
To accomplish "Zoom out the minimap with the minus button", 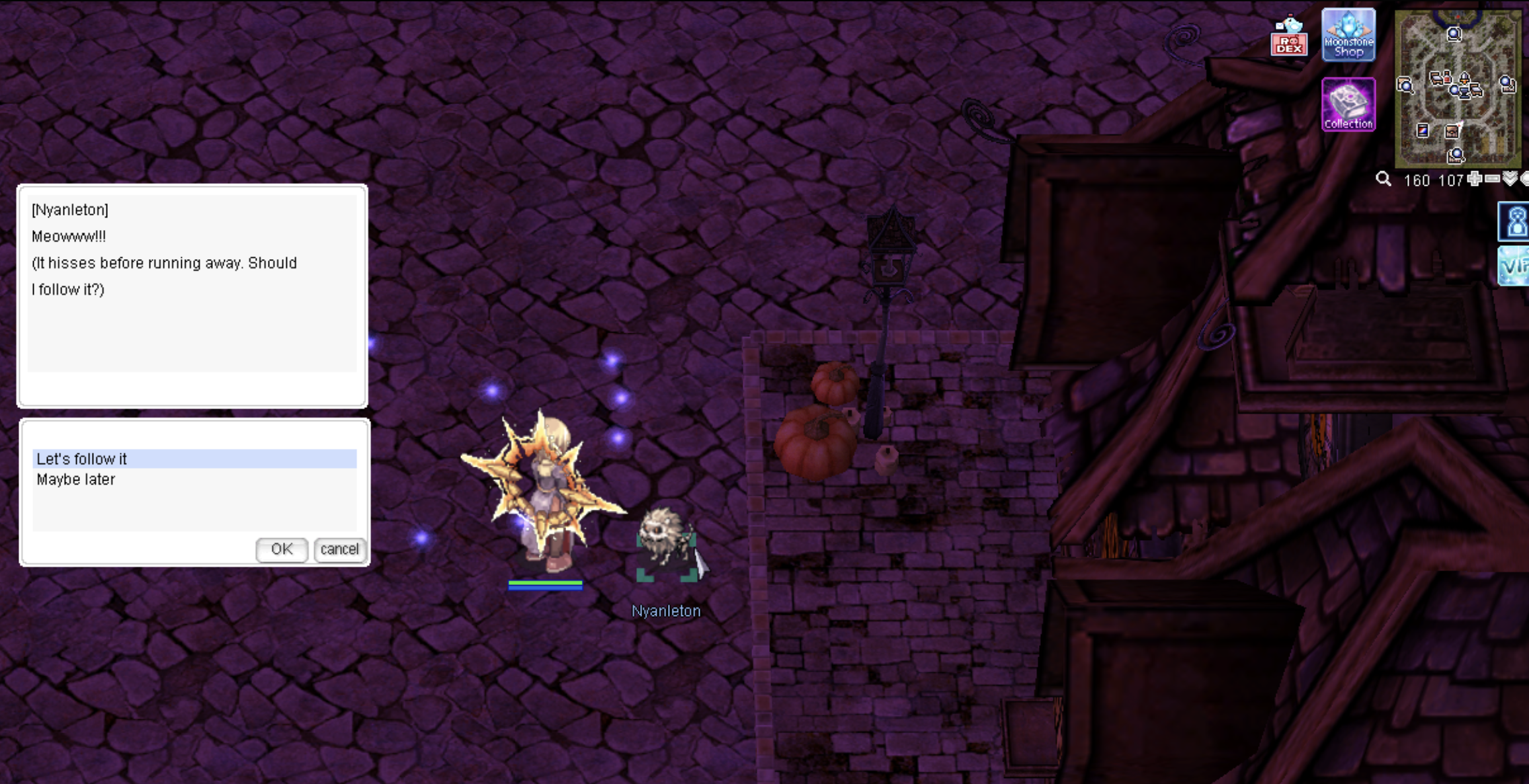I will [x=1492, y=179].
